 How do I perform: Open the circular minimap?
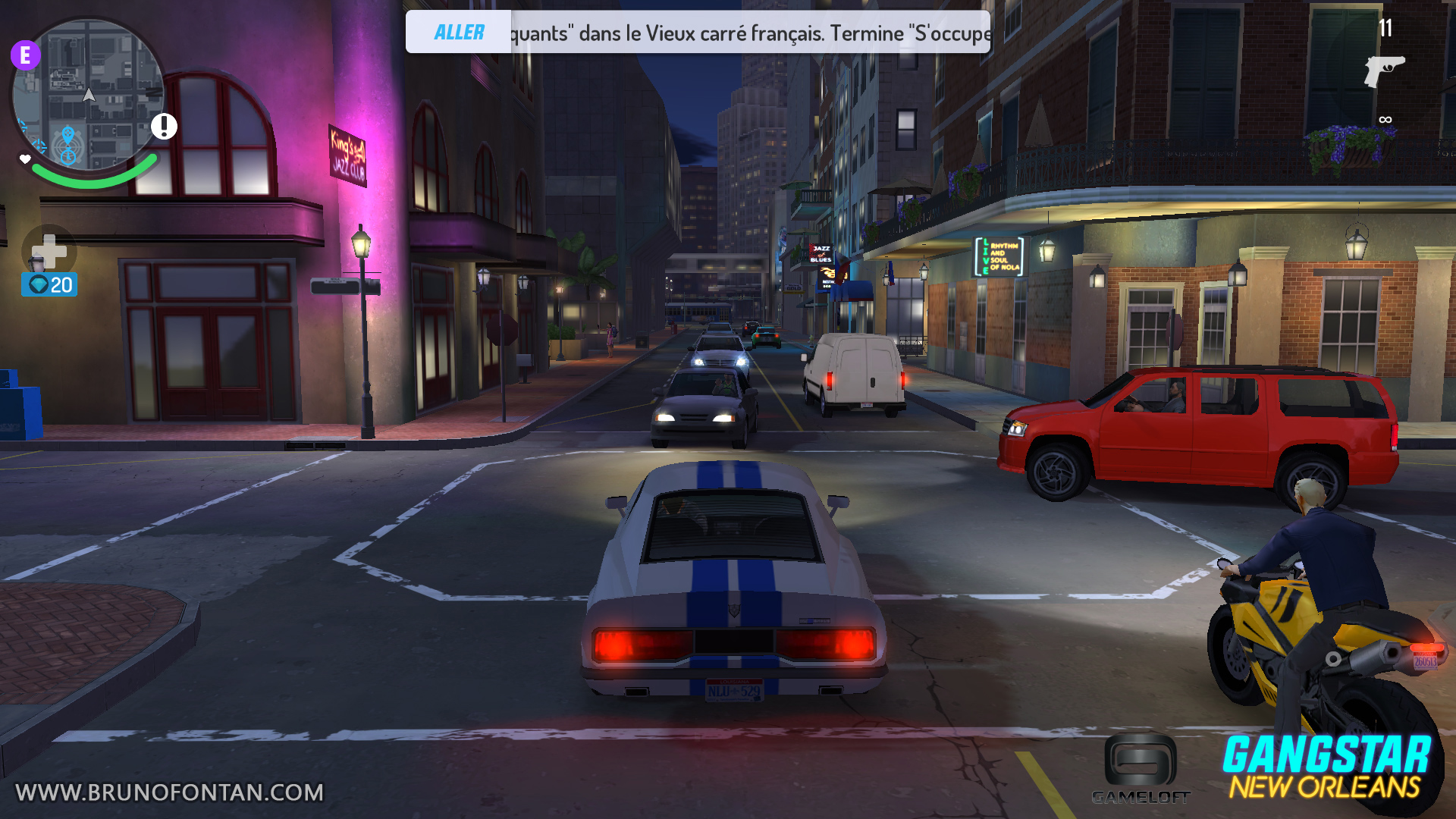coord(89,95)
